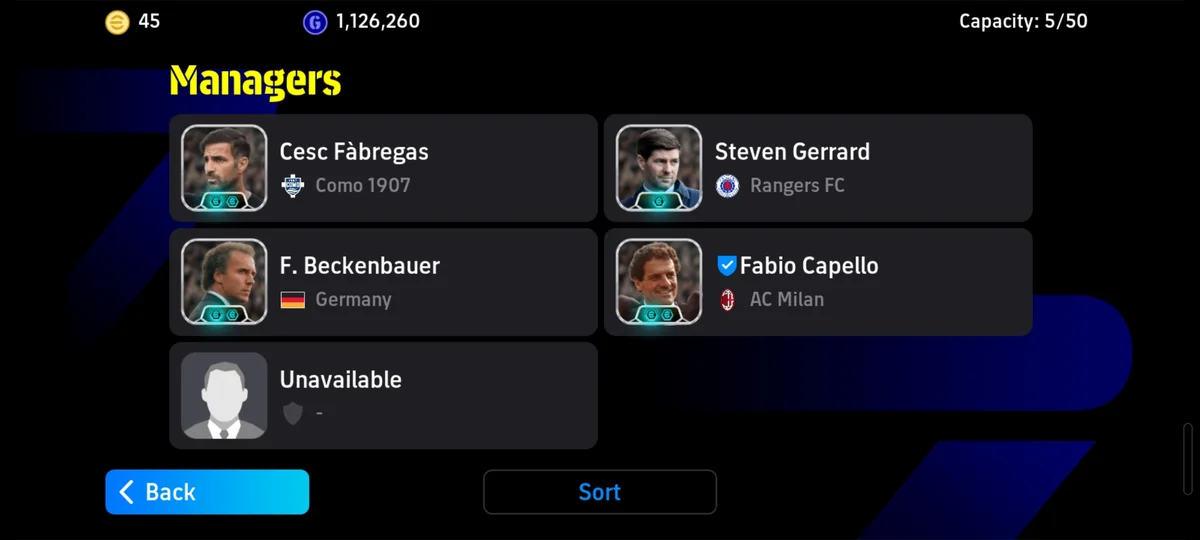The height and width of the screenshot is (540, 1200).
Task: Pick F. Beckenbauer from the managers list
Action: point(383,282)
